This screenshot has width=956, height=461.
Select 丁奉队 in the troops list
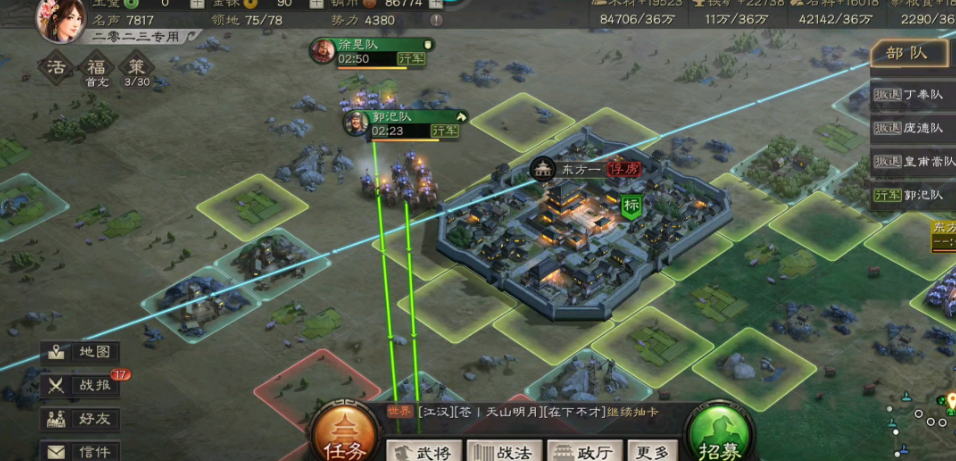pyautogui.click(x=912, y=95)
